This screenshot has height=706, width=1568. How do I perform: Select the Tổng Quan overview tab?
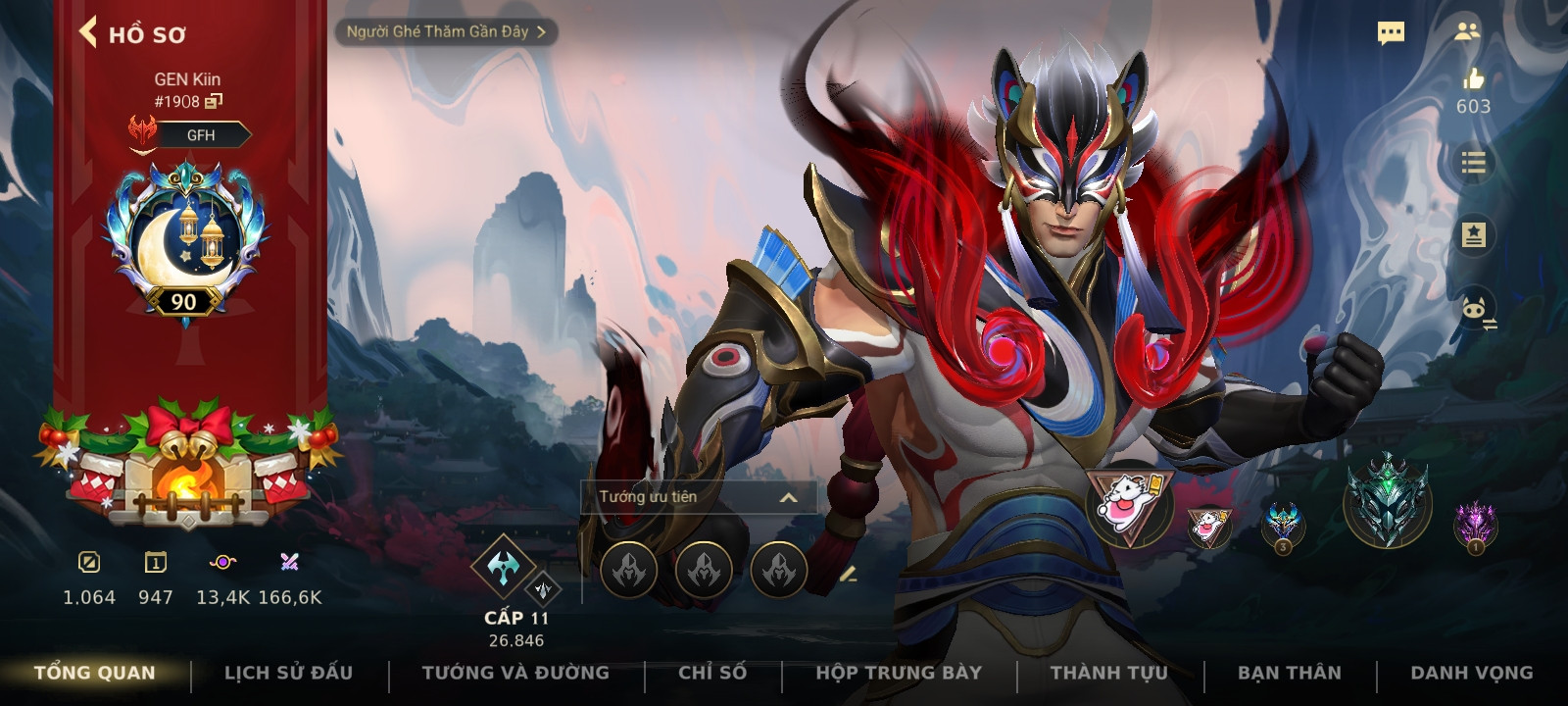point(95,673)
